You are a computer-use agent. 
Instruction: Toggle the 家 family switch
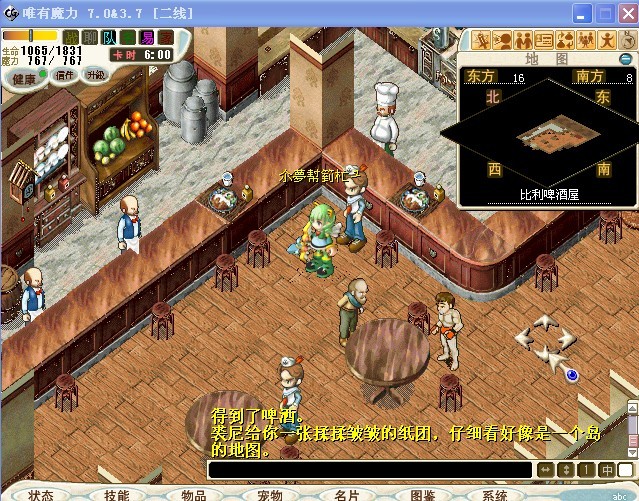tap(165, 37)
